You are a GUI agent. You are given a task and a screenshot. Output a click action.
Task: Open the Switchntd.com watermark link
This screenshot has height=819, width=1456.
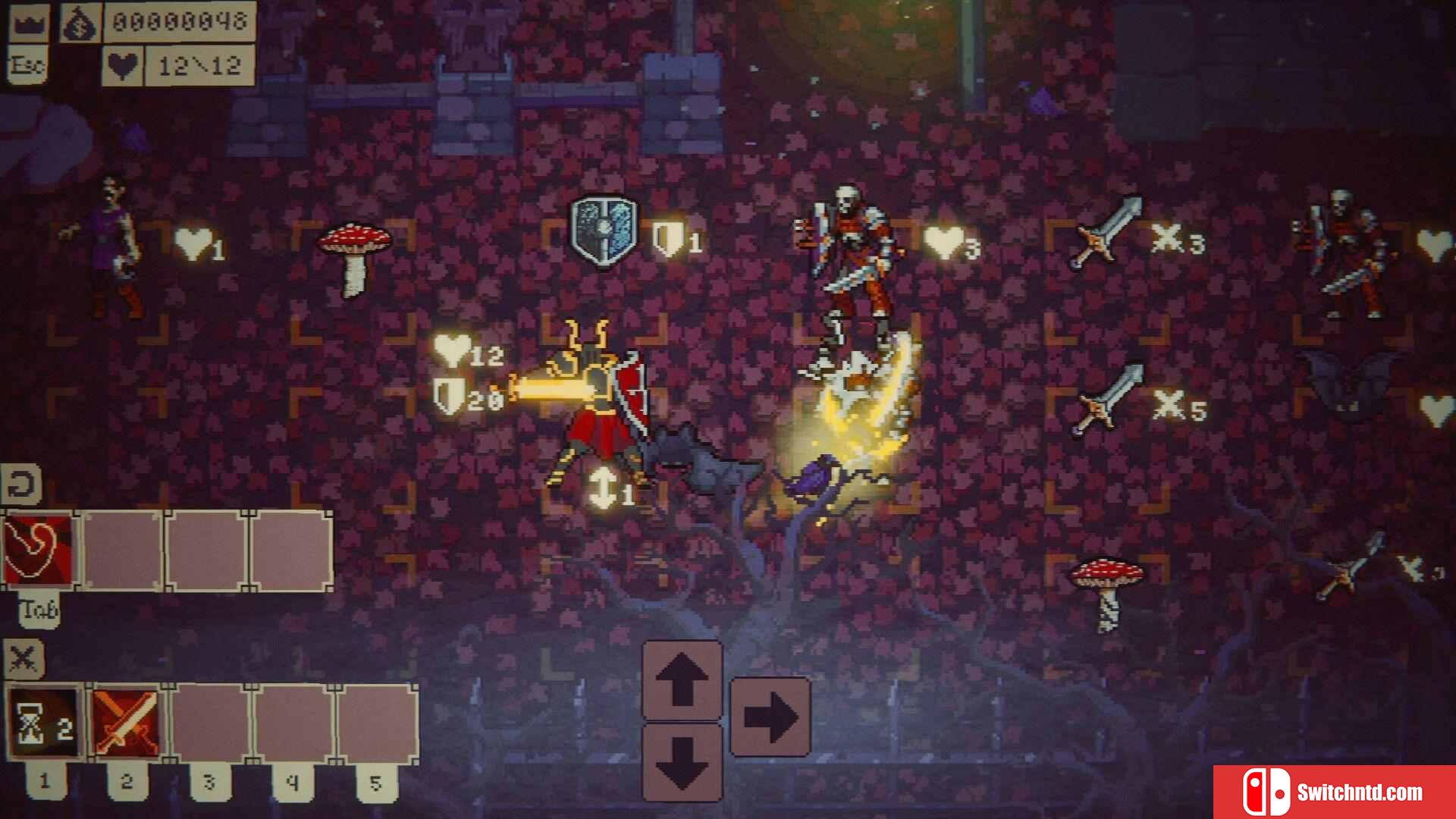point(1333,792)
